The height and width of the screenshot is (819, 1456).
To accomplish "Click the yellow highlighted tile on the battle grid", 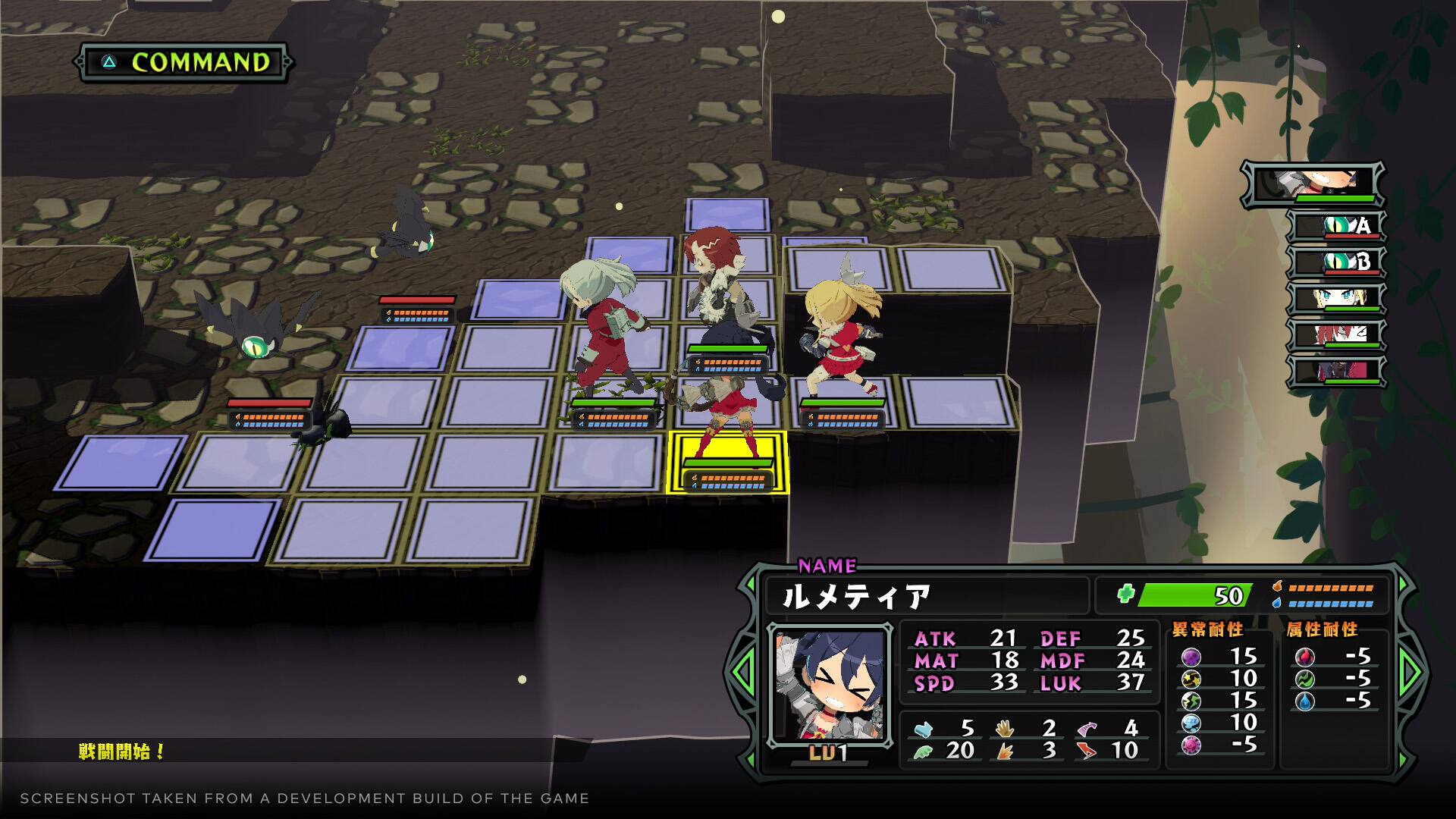I will click(x=728, y=461).
